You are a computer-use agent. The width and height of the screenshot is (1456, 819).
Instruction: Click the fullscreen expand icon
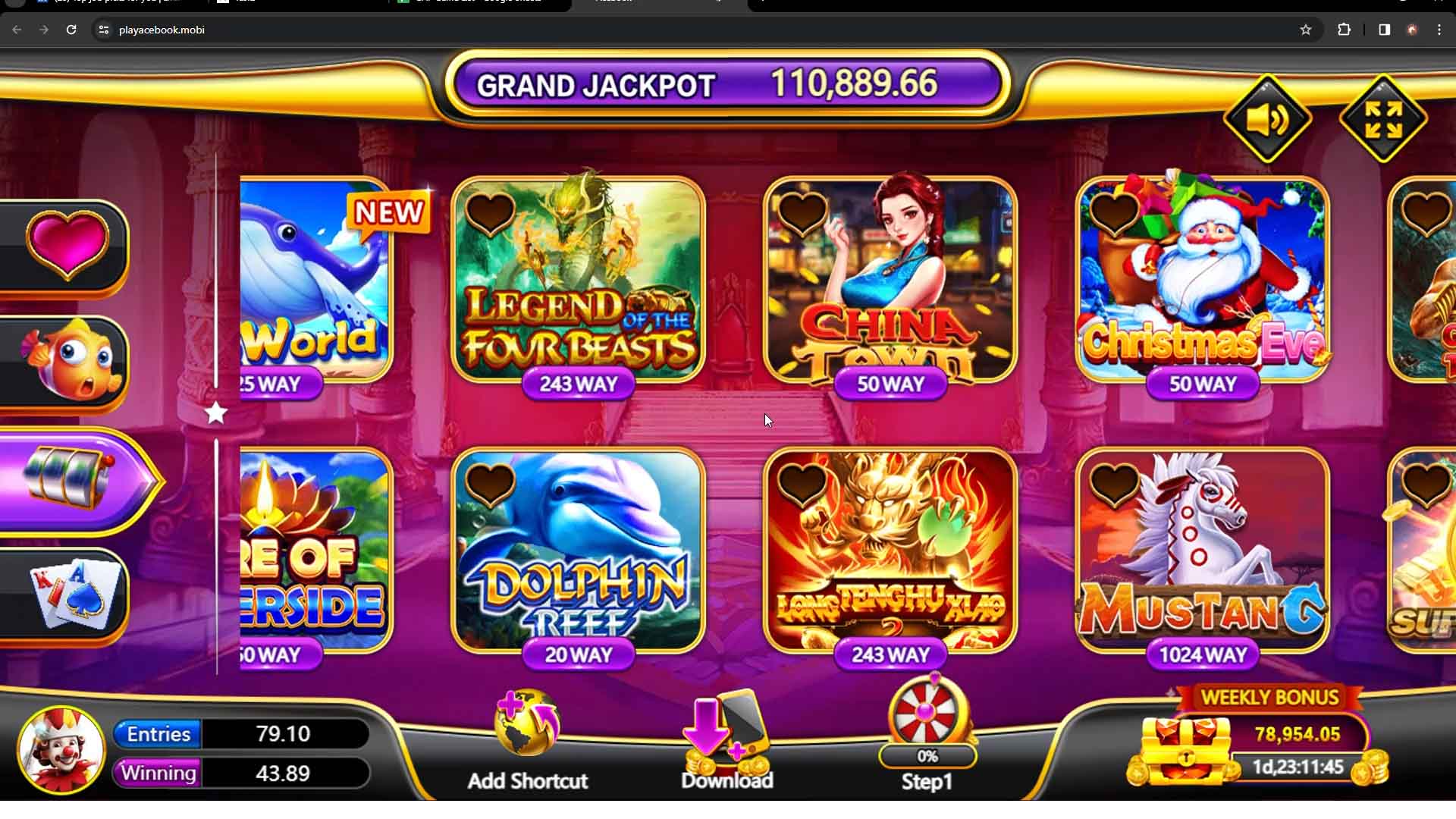[1382, 118]
